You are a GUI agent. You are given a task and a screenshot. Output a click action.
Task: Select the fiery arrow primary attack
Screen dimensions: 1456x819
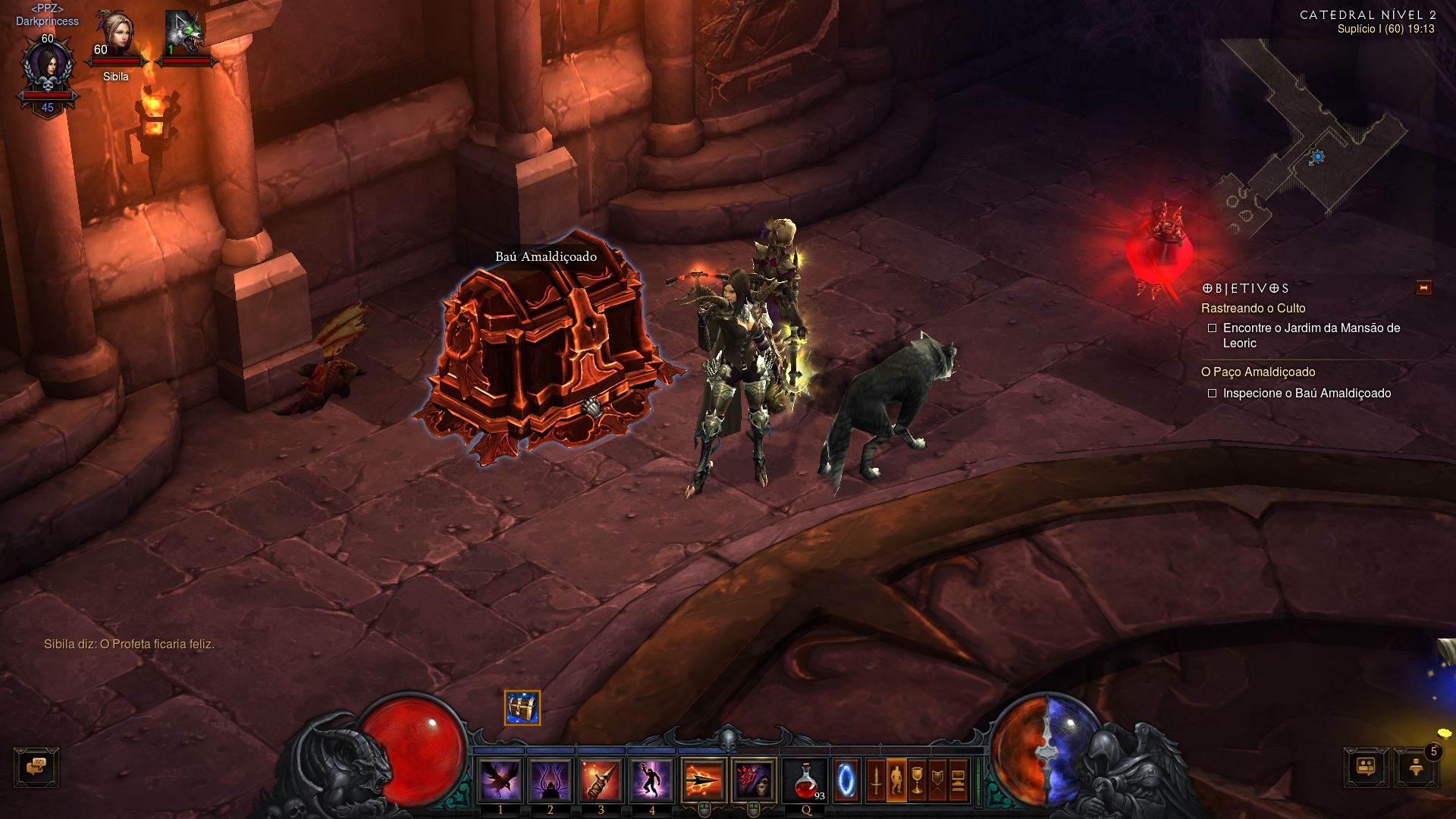(x=703, y=780)
